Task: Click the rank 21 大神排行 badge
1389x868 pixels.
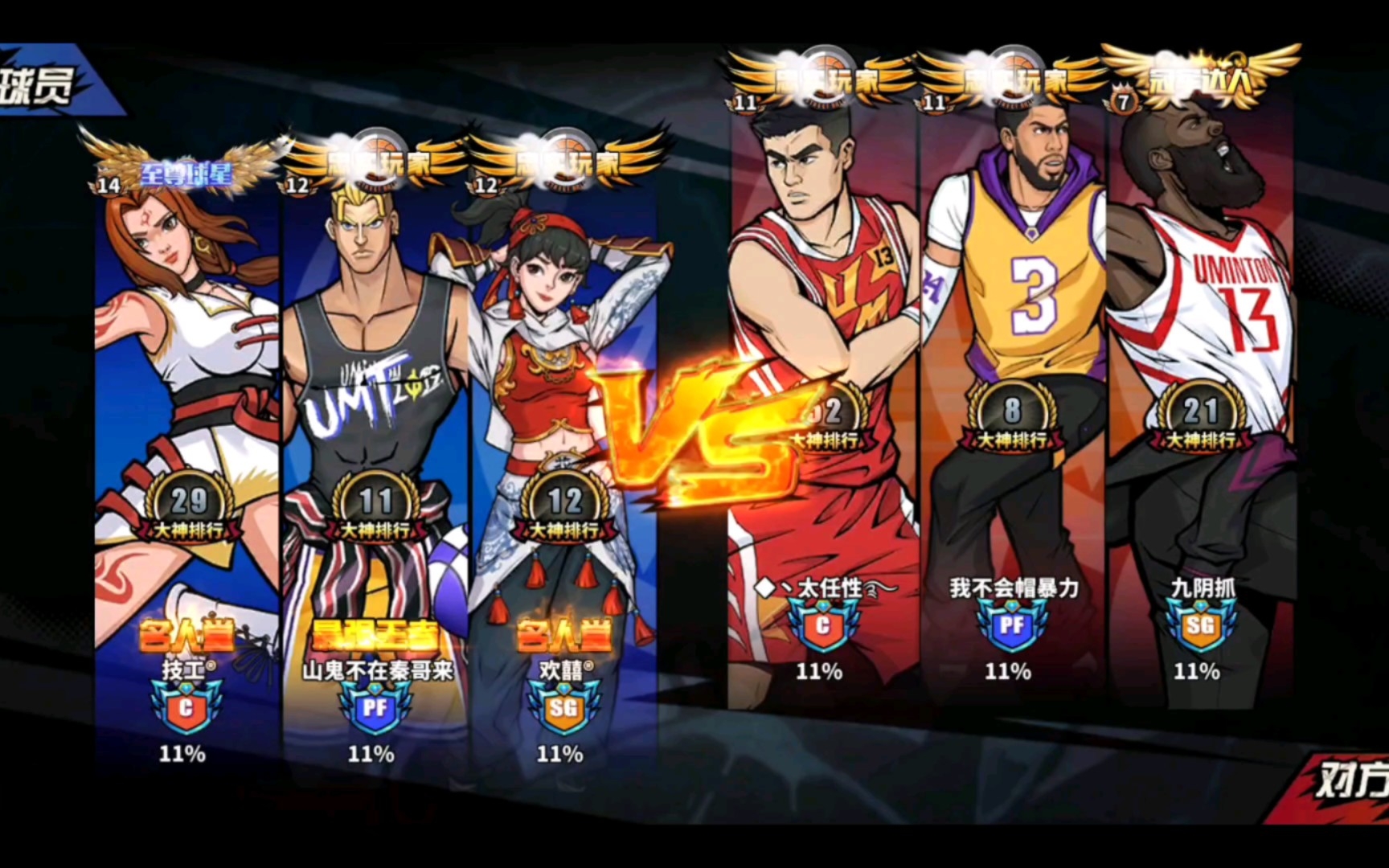Action: pos(1200,418)
